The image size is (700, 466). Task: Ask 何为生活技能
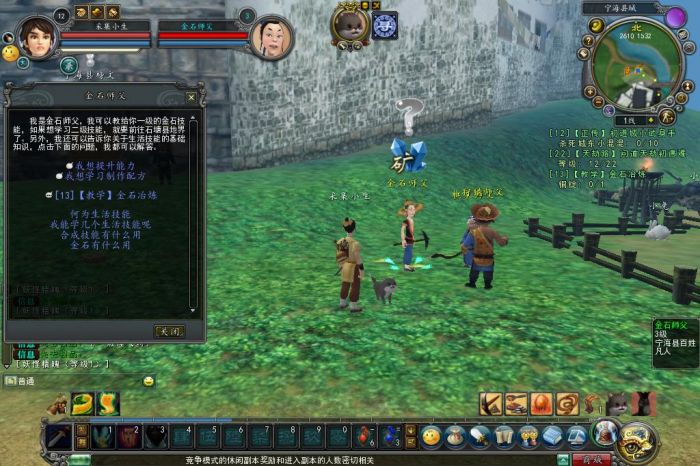(100, 214)
